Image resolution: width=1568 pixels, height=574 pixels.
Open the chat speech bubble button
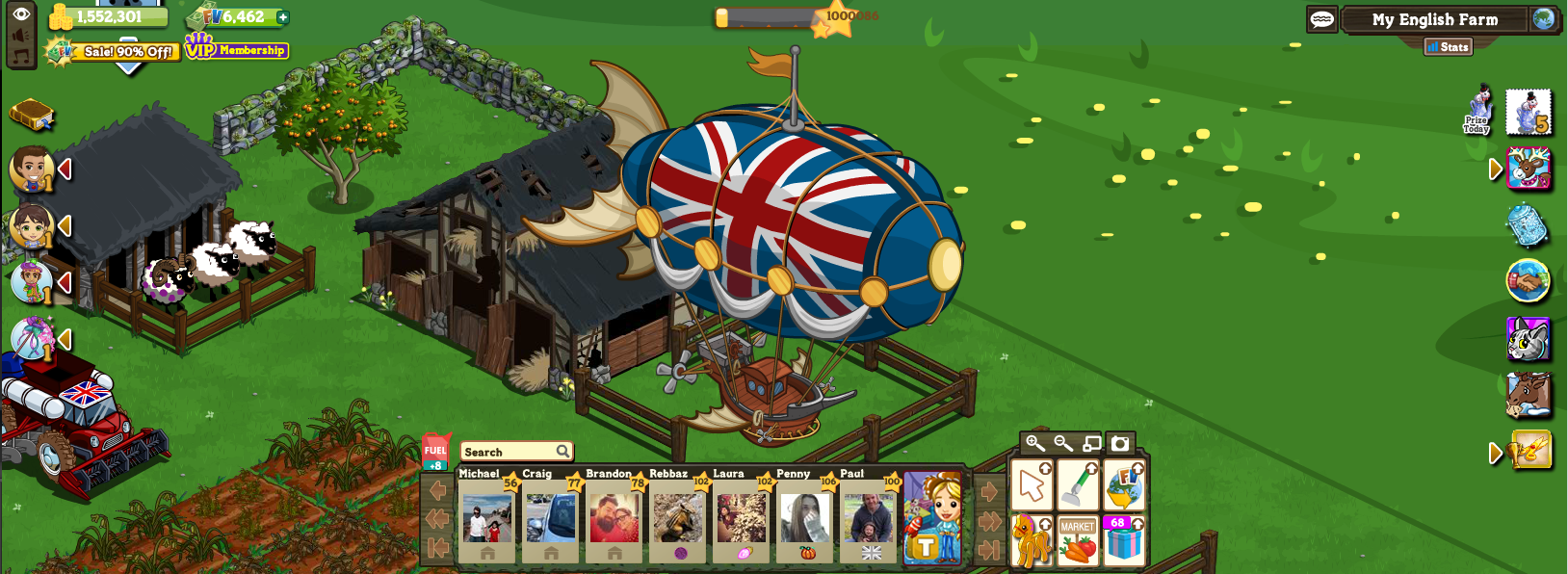click(x=1321, y=19)
